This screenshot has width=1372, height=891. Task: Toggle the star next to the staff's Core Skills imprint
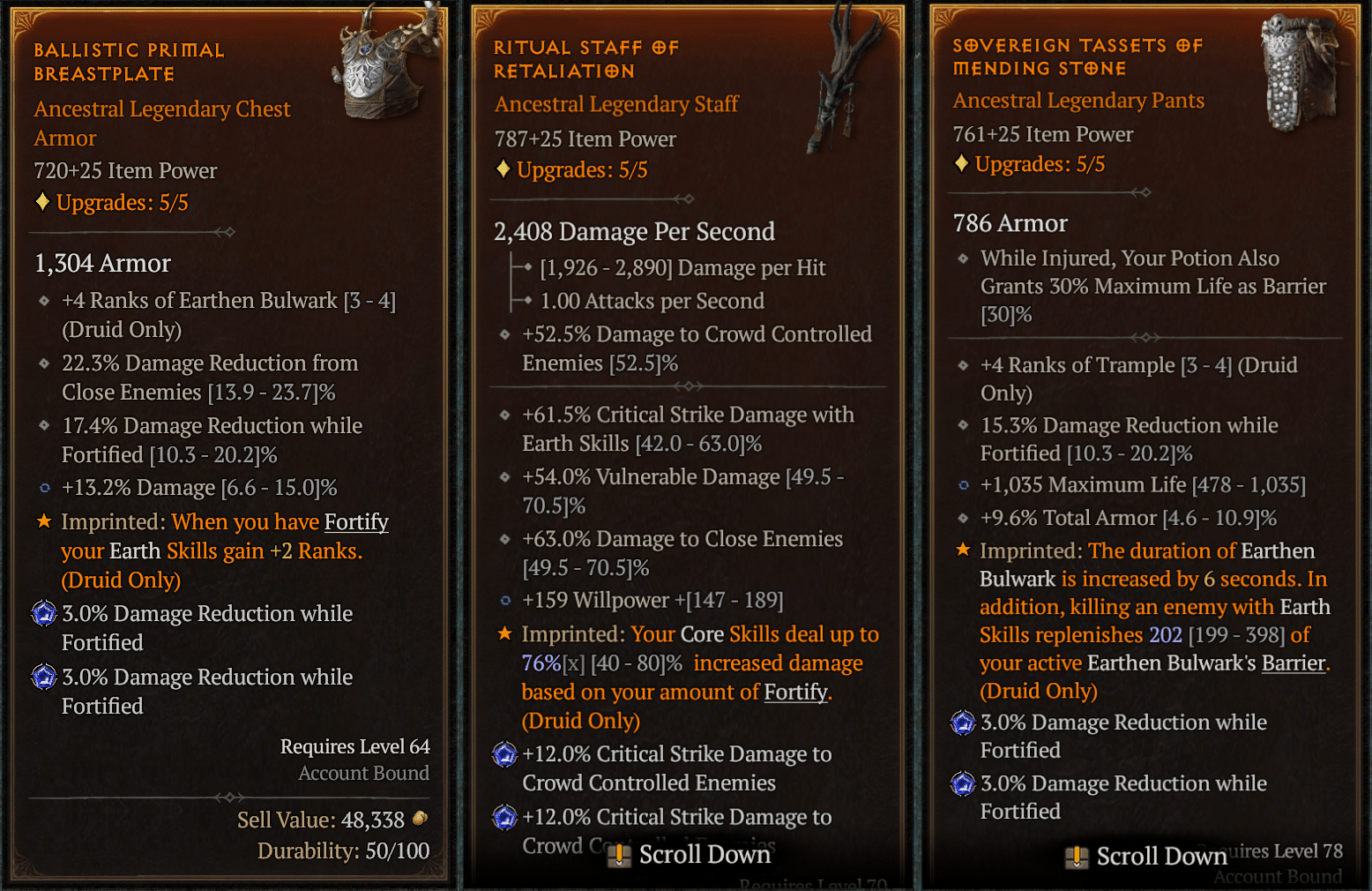(503, 633)
